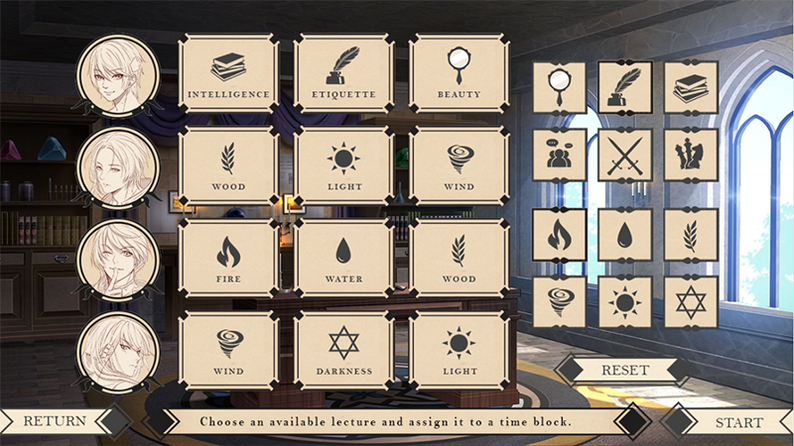Screen dimensions: 794x446
Task: Select the labeled BEAUTY time block
Action: [458, 74]
